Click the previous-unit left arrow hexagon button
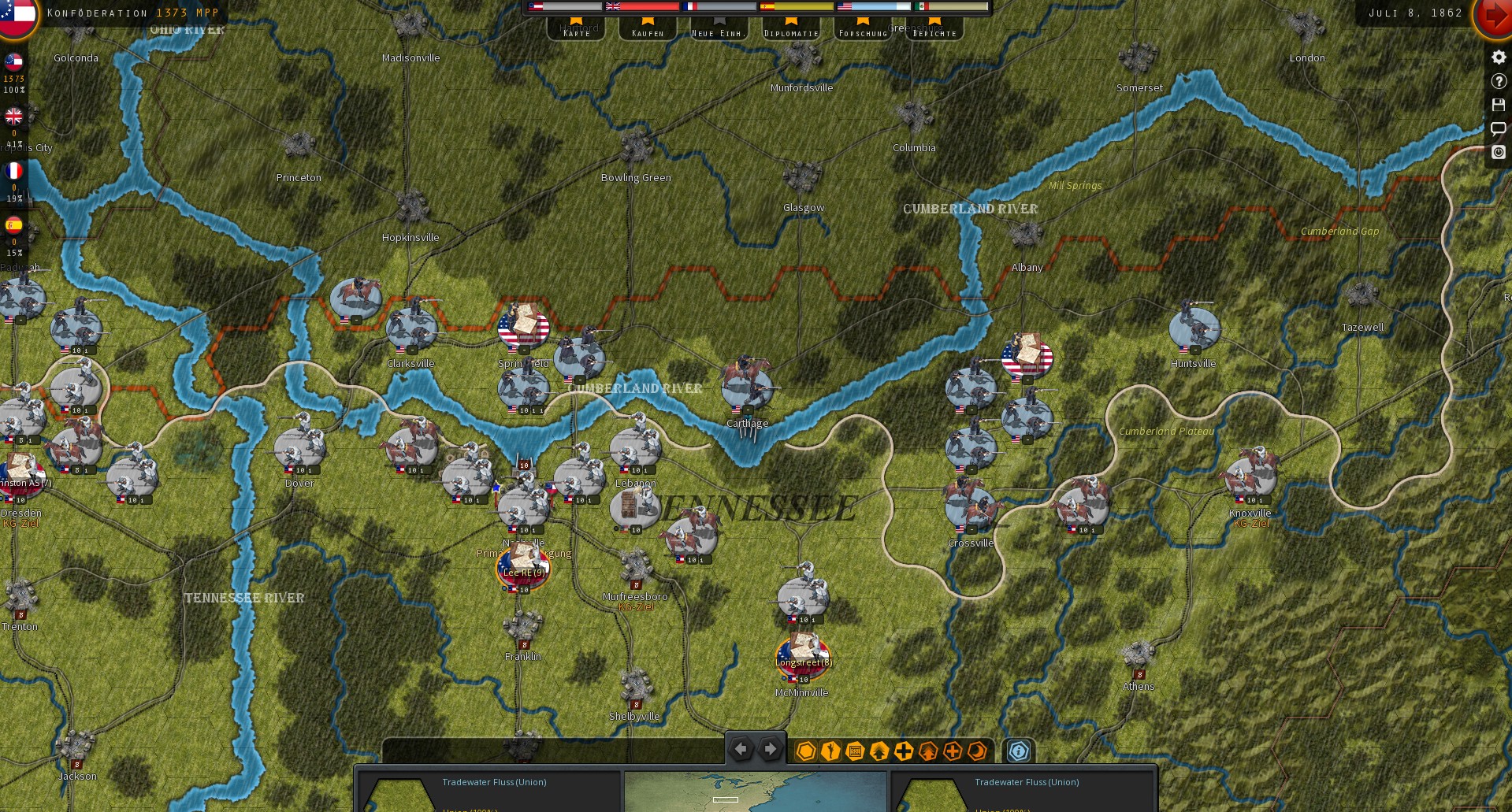 (741, 749)
